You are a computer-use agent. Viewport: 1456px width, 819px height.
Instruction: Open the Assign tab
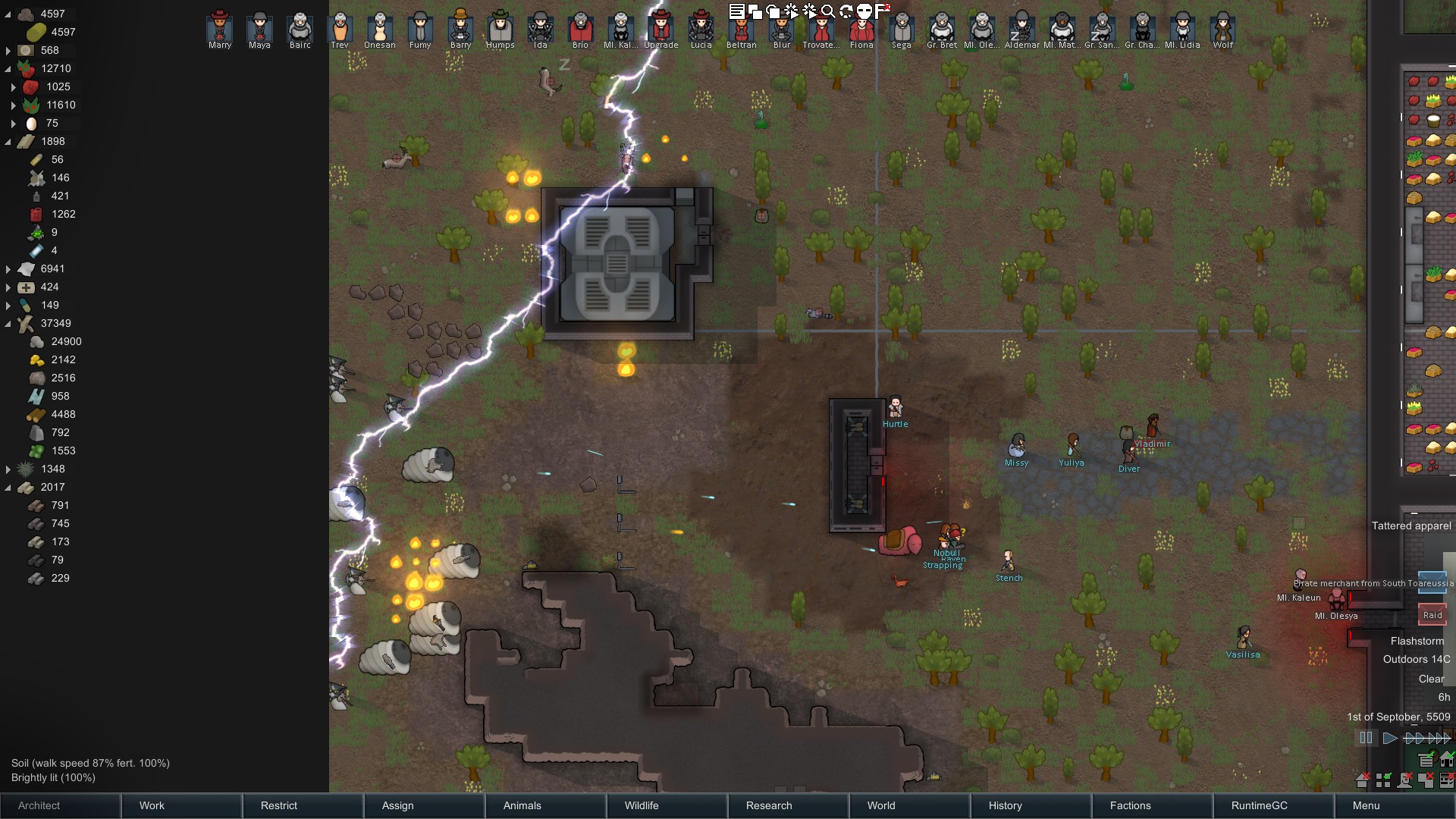click(x=425, y=805)
